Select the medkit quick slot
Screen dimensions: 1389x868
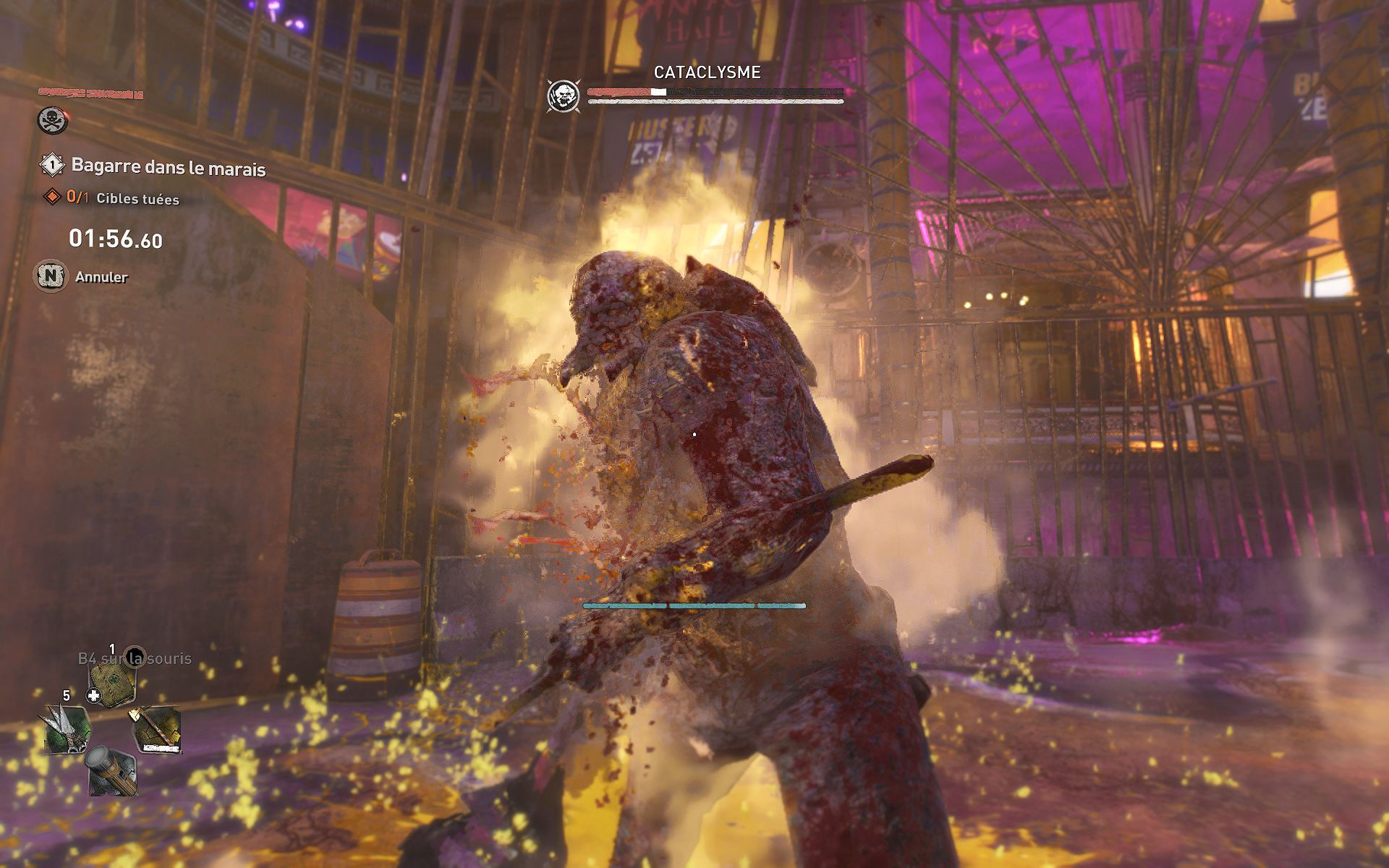[x=111, y=681]
